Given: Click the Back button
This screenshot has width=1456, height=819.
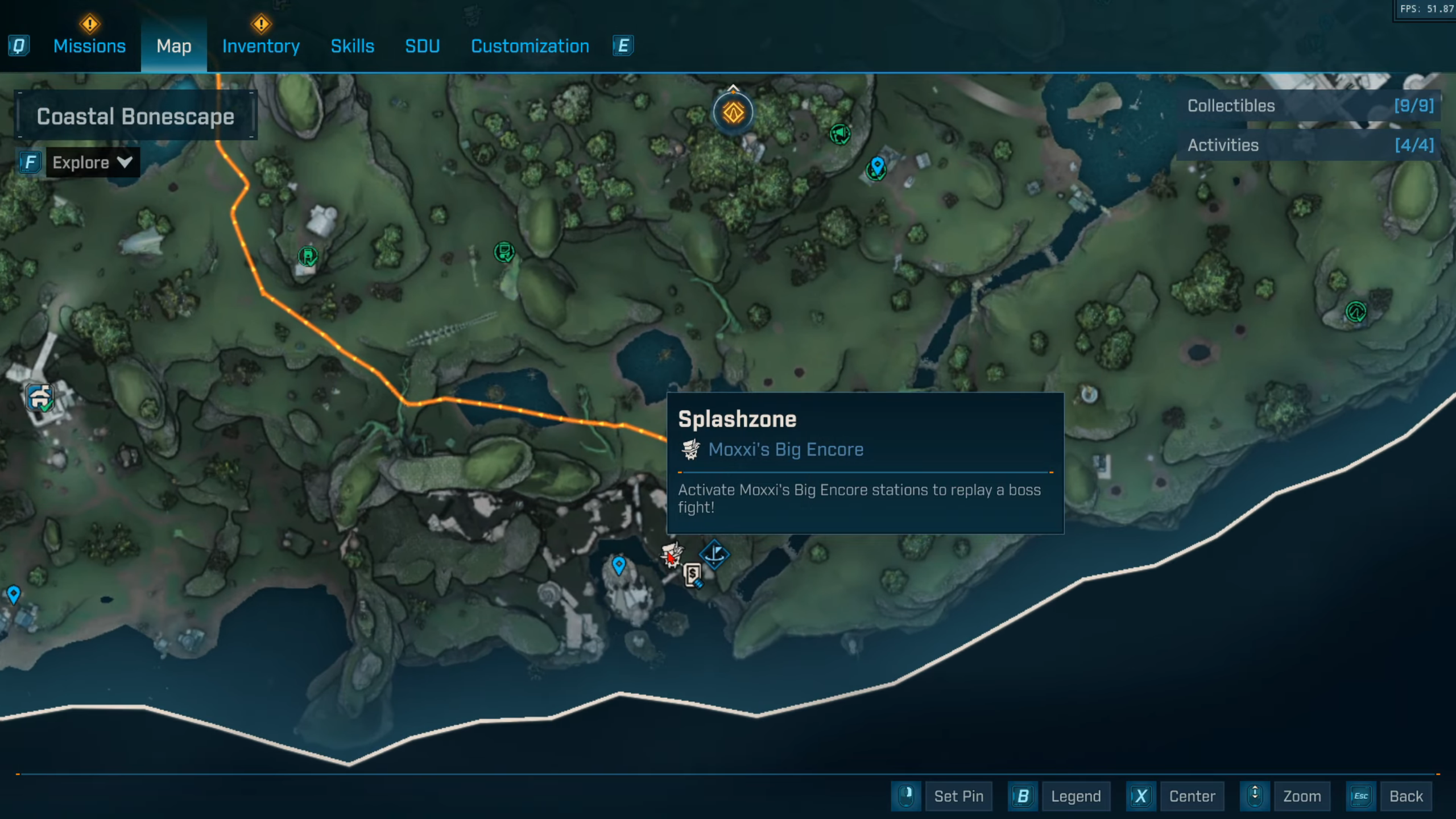Looking at the screenshot, I should point(1405,796).
